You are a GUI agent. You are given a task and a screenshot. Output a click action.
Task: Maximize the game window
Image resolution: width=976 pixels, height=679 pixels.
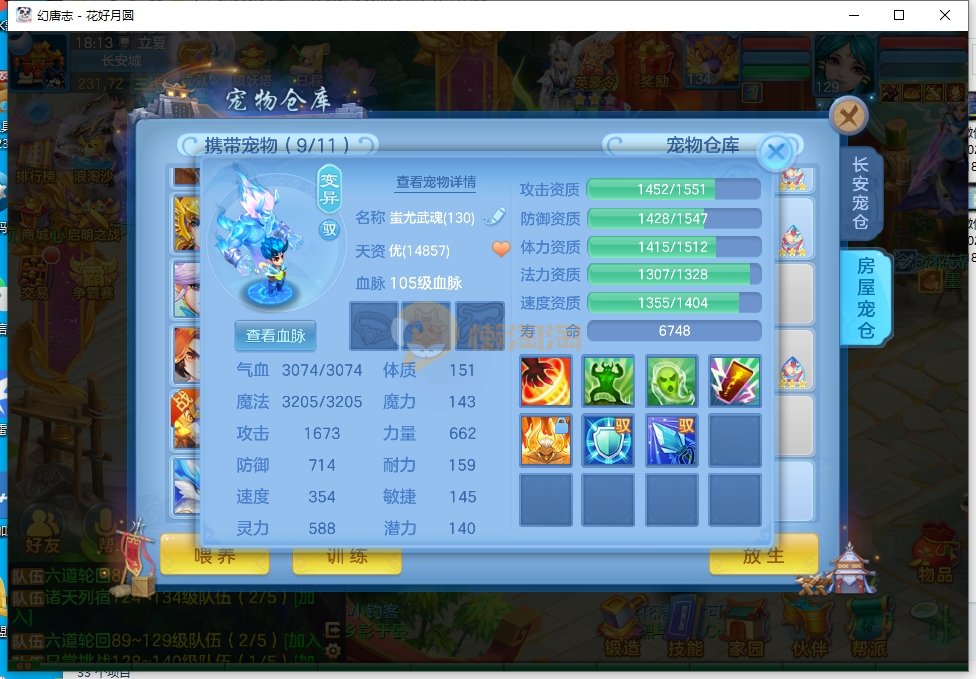899,15
